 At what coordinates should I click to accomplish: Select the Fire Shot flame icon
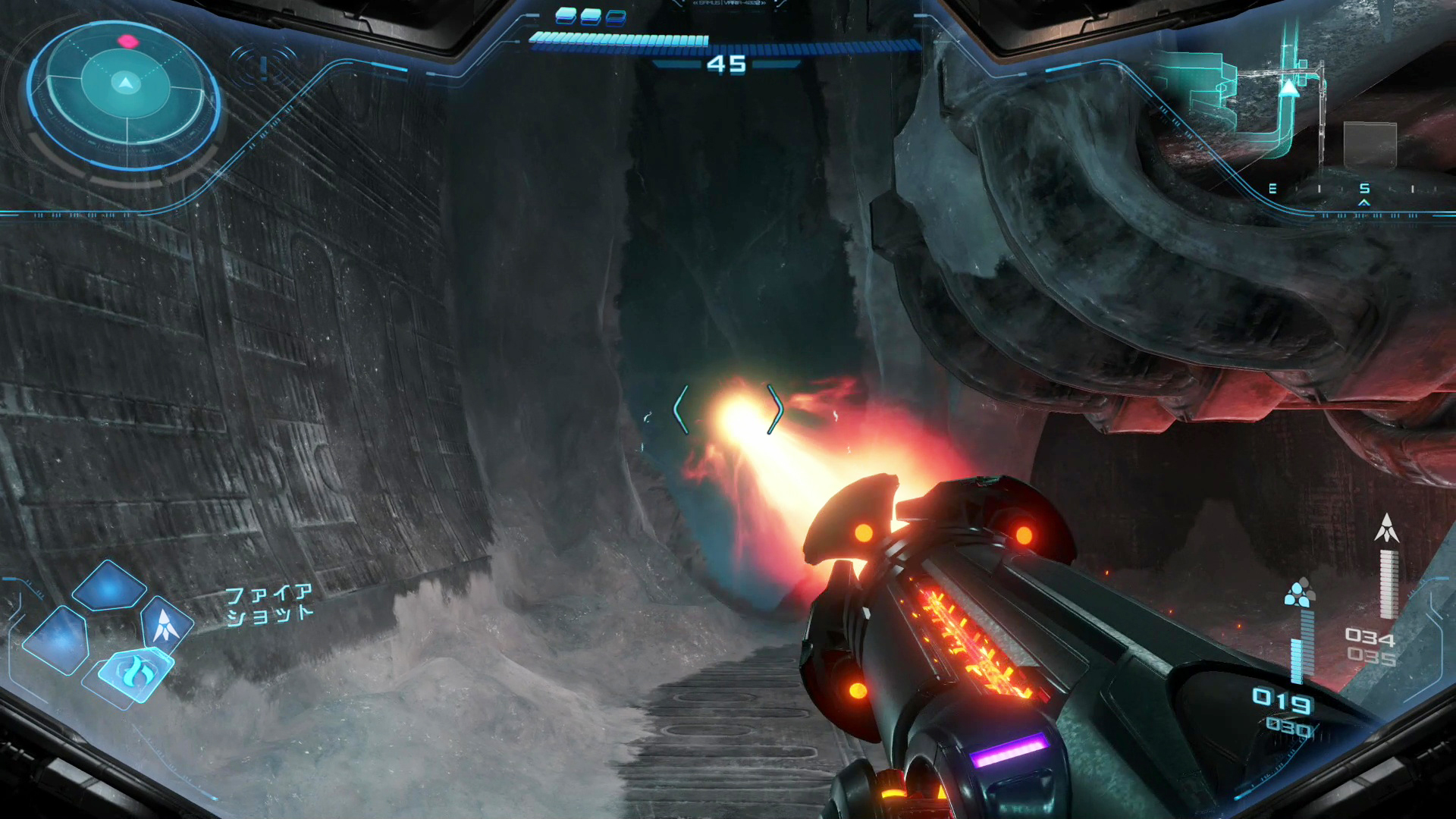point(136,672)
